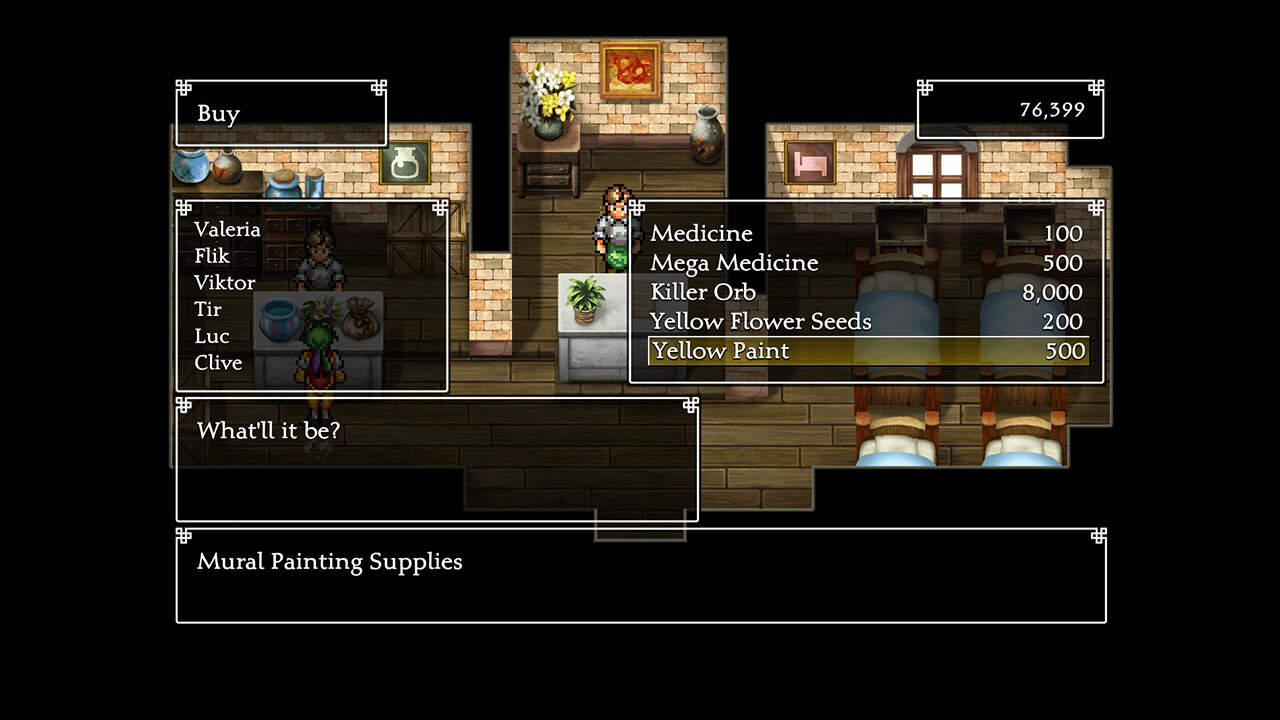
Task: Choose Mega Medicine from the shop
Action: [734, 263]
